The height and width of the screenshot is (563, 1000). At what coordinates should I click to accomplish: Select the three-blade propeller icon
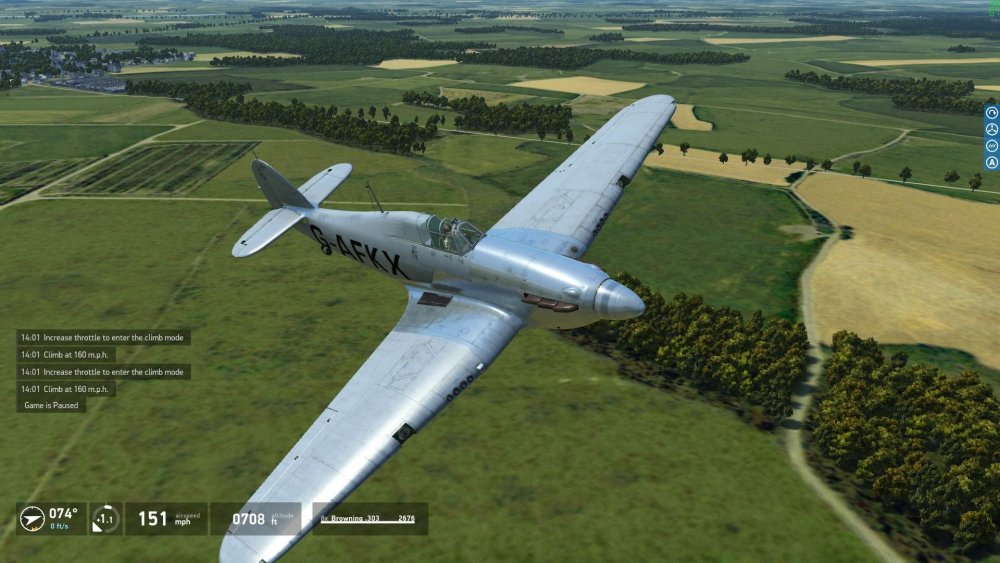(992, 129)
